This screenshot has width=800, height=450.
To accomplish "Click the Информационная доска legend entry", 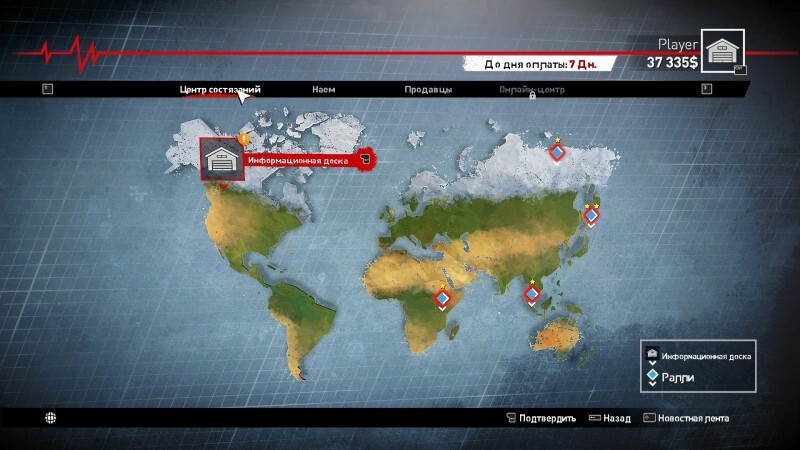I will 700,356.
